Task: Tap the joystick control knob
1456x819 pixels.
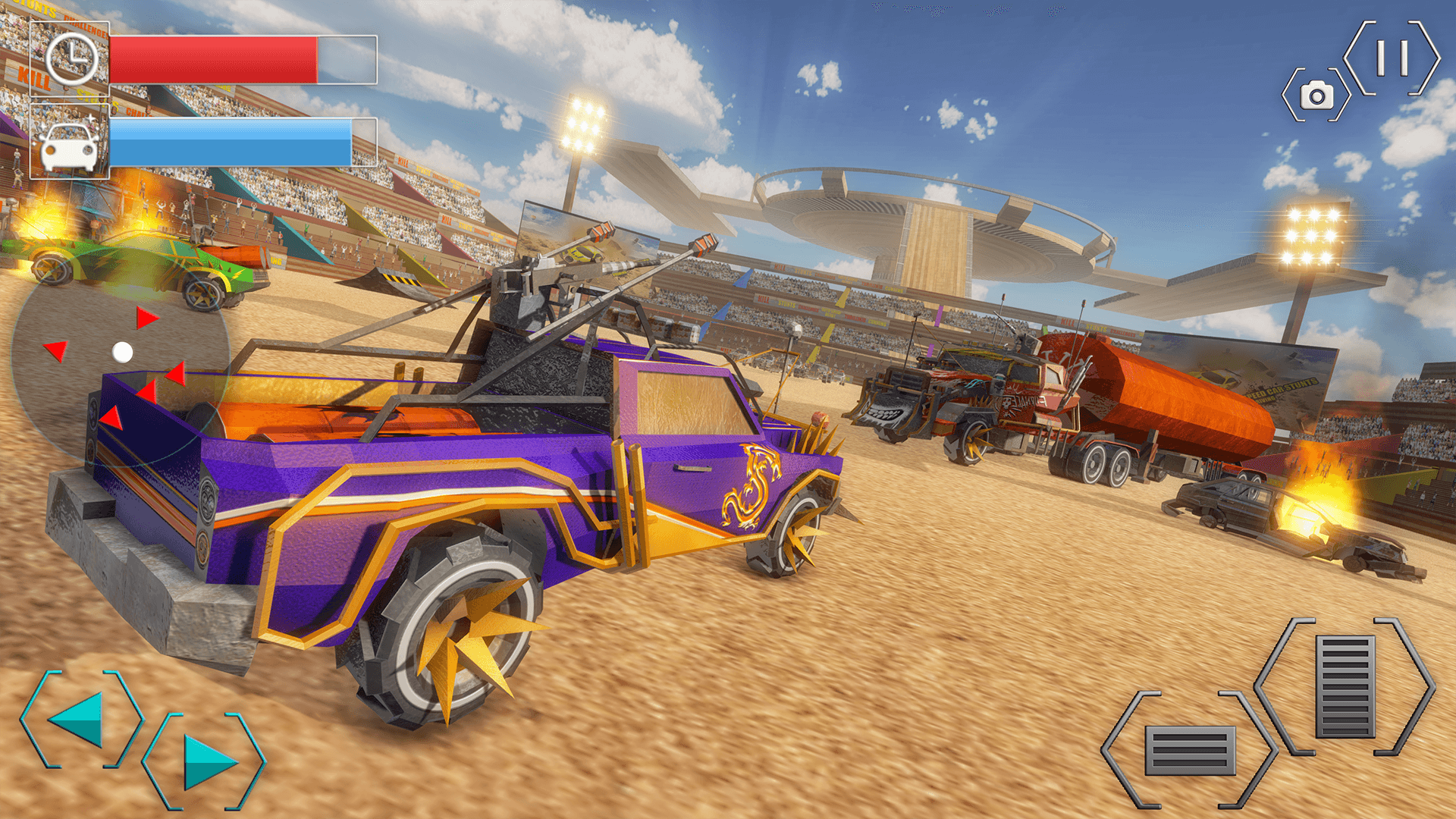Action: [121, 353]
